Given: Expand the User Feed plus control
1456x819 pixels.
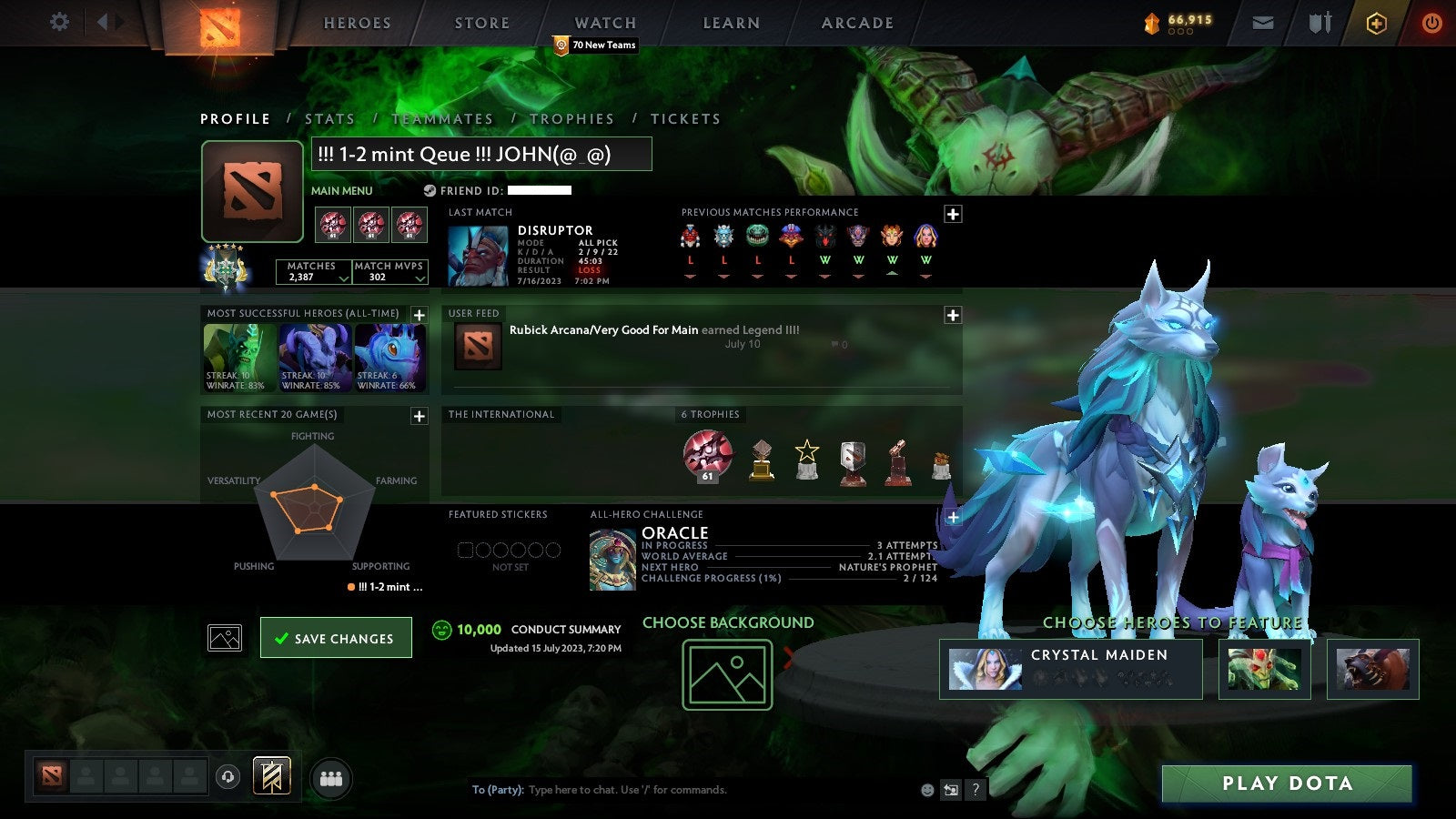Looking at the screenshot, I should (x=952, y=314).
